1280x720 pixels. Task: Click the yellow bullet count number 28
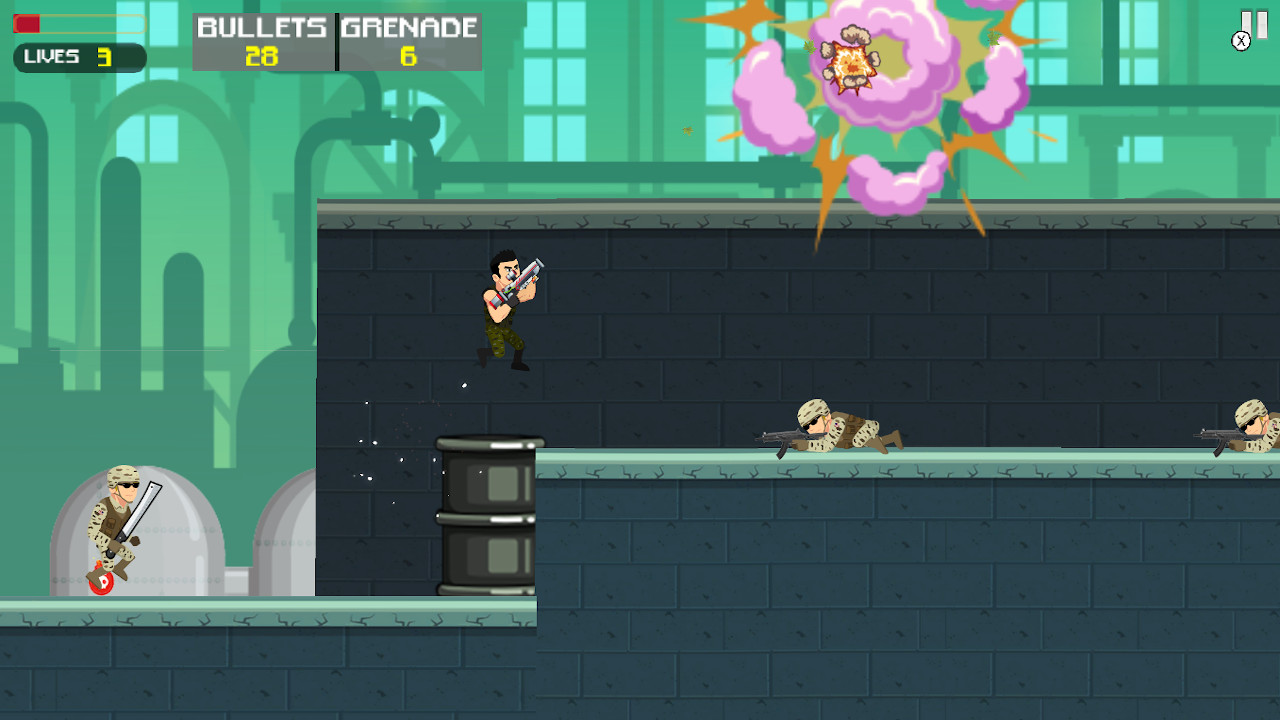pos(262,57)
